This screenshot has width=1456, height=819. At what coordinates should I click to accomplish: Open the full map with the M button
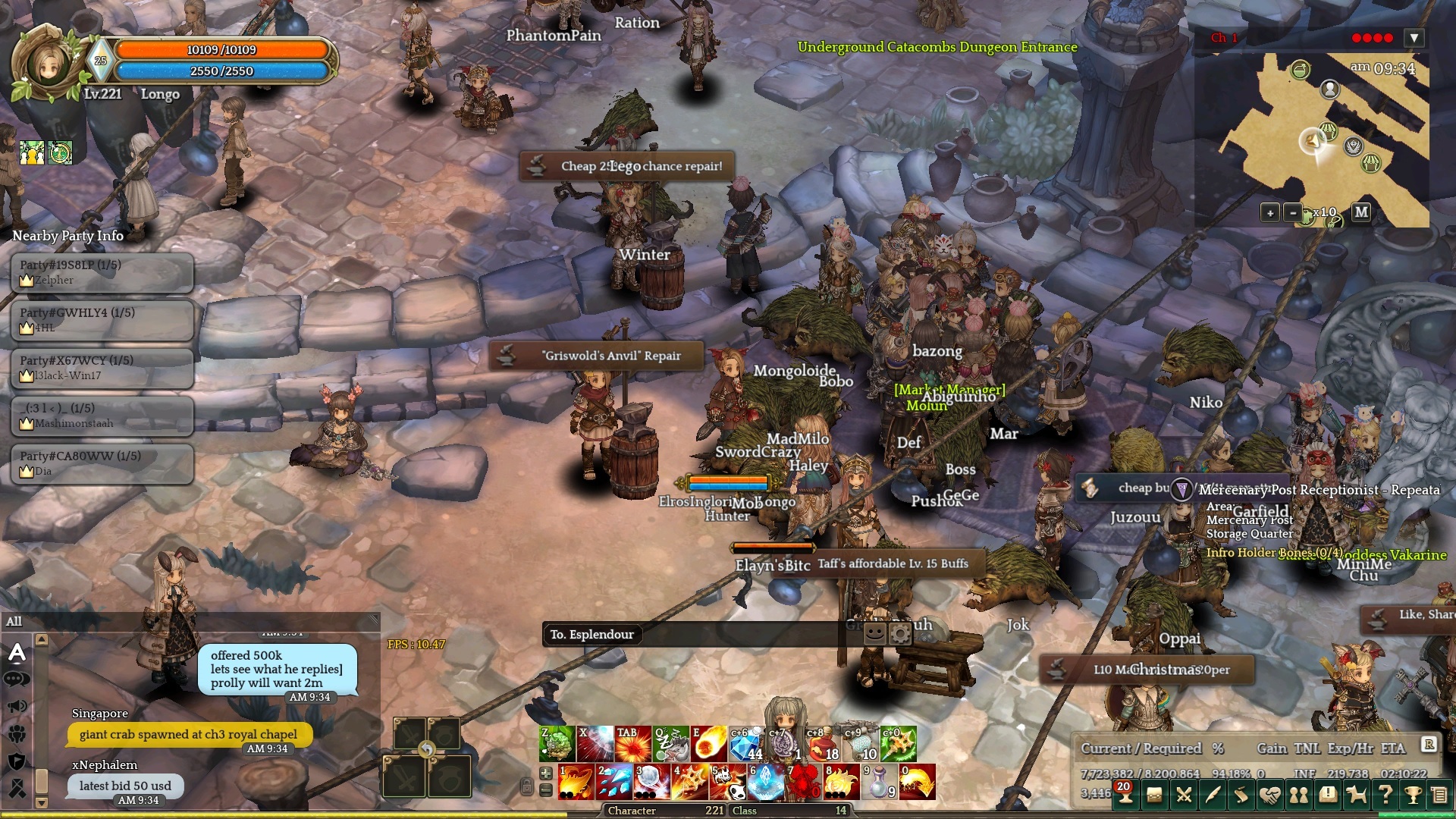[x=1362, y=212]
